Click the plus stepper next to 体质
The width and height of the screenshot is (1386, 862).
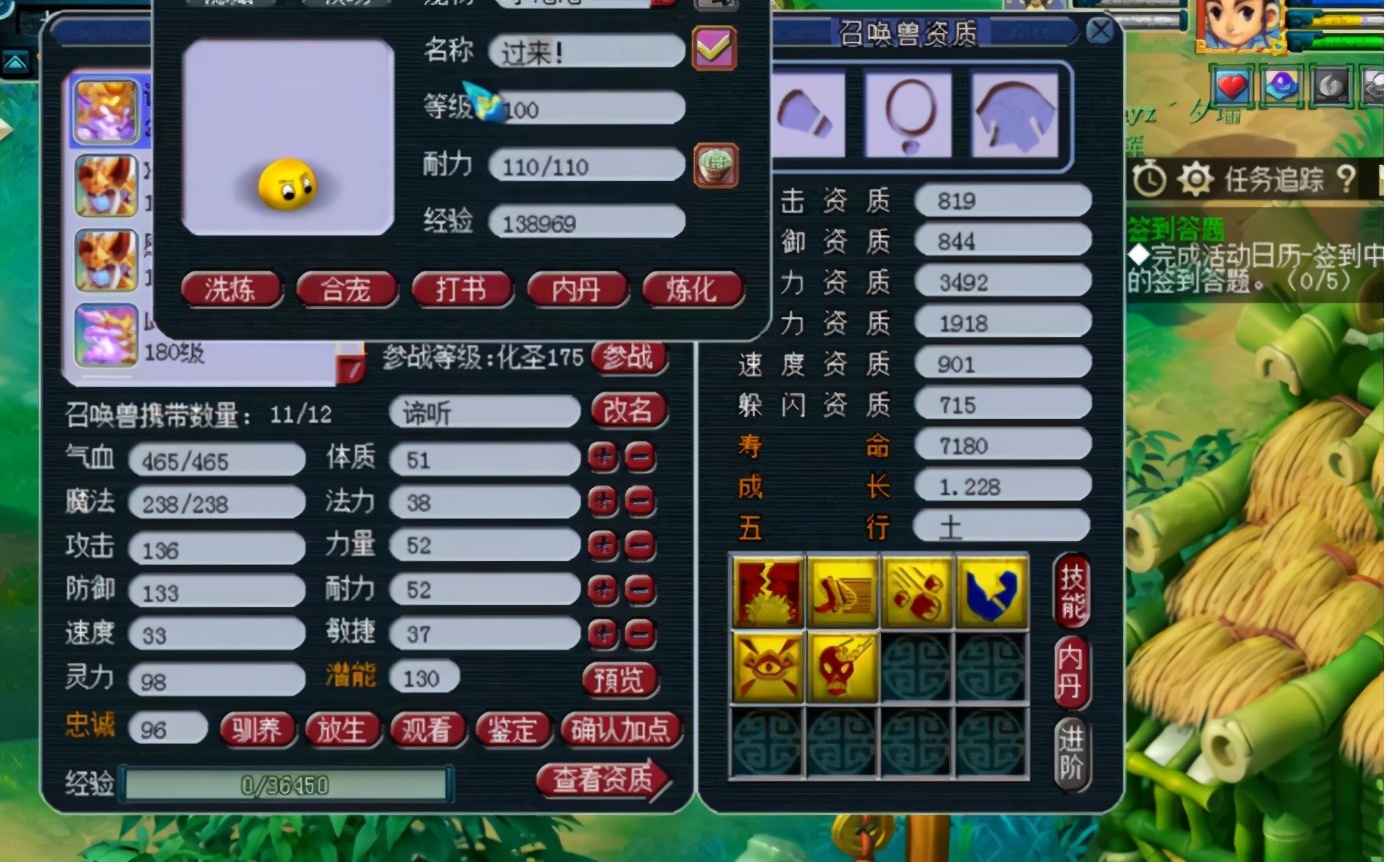coord(604,458)
